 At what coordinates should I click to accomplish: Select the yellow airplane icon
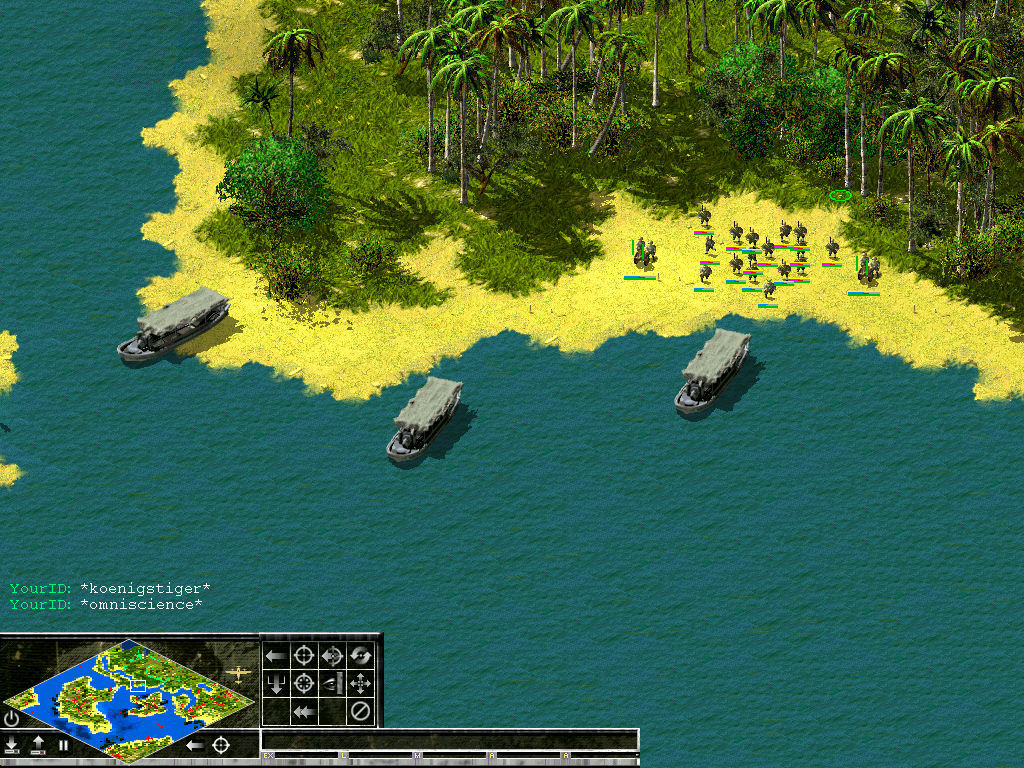point(238,673)
